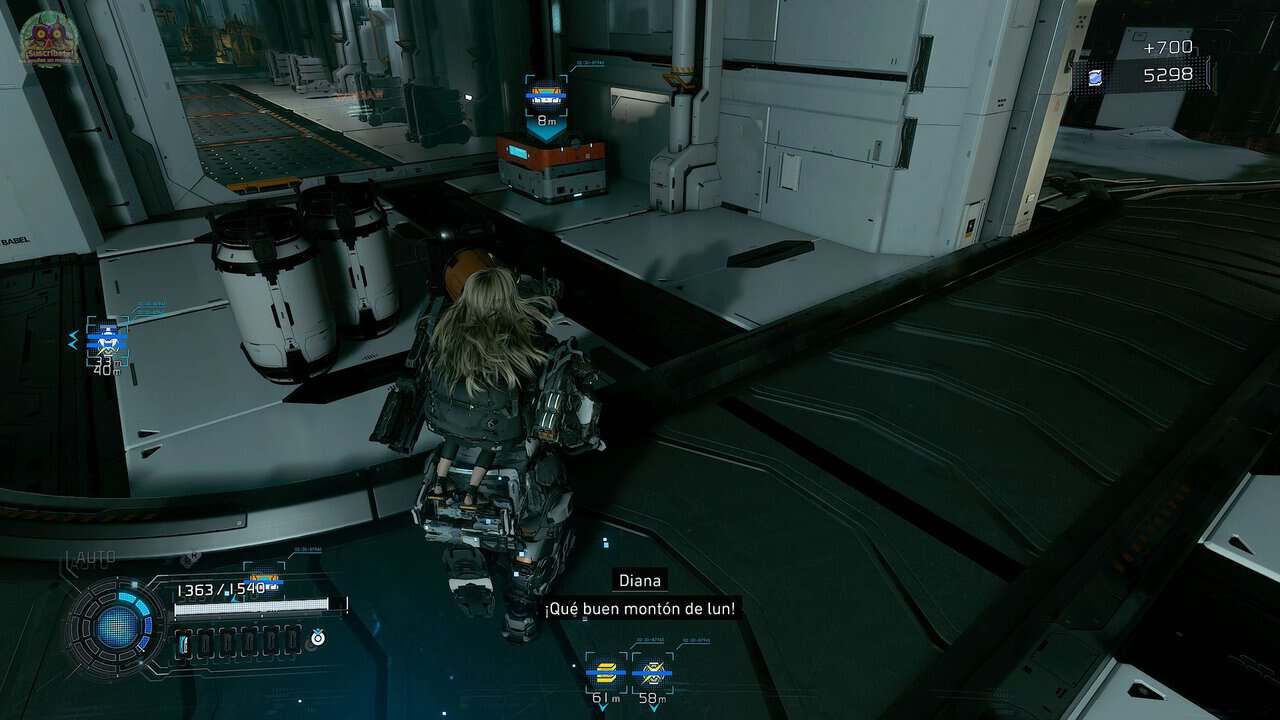1280x720 pixels.
Task: Select the lit blue energy cell slot
Action: [x=184, y=644]
